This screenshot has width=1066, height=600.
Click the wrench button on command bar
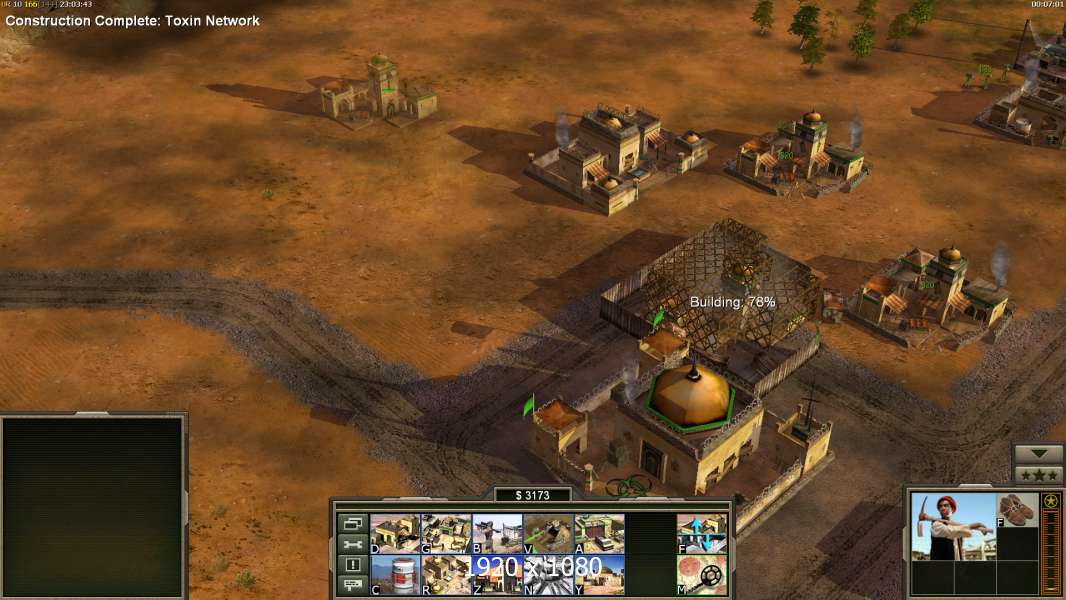tap(353, 544)
